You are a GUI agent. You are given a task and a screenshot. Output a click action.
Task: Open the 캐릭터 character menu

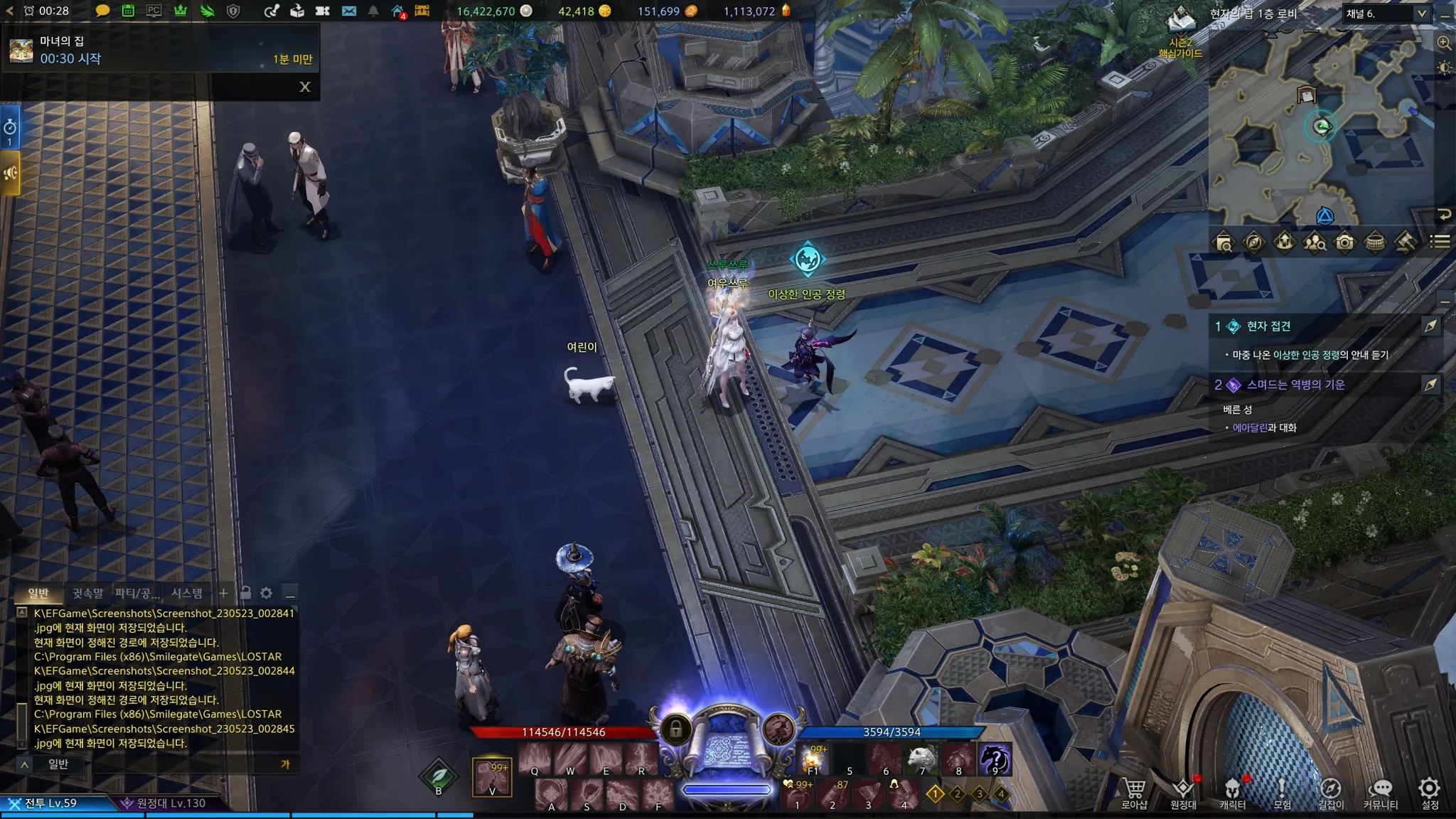pyautogui.click(x=1232, y=793)
